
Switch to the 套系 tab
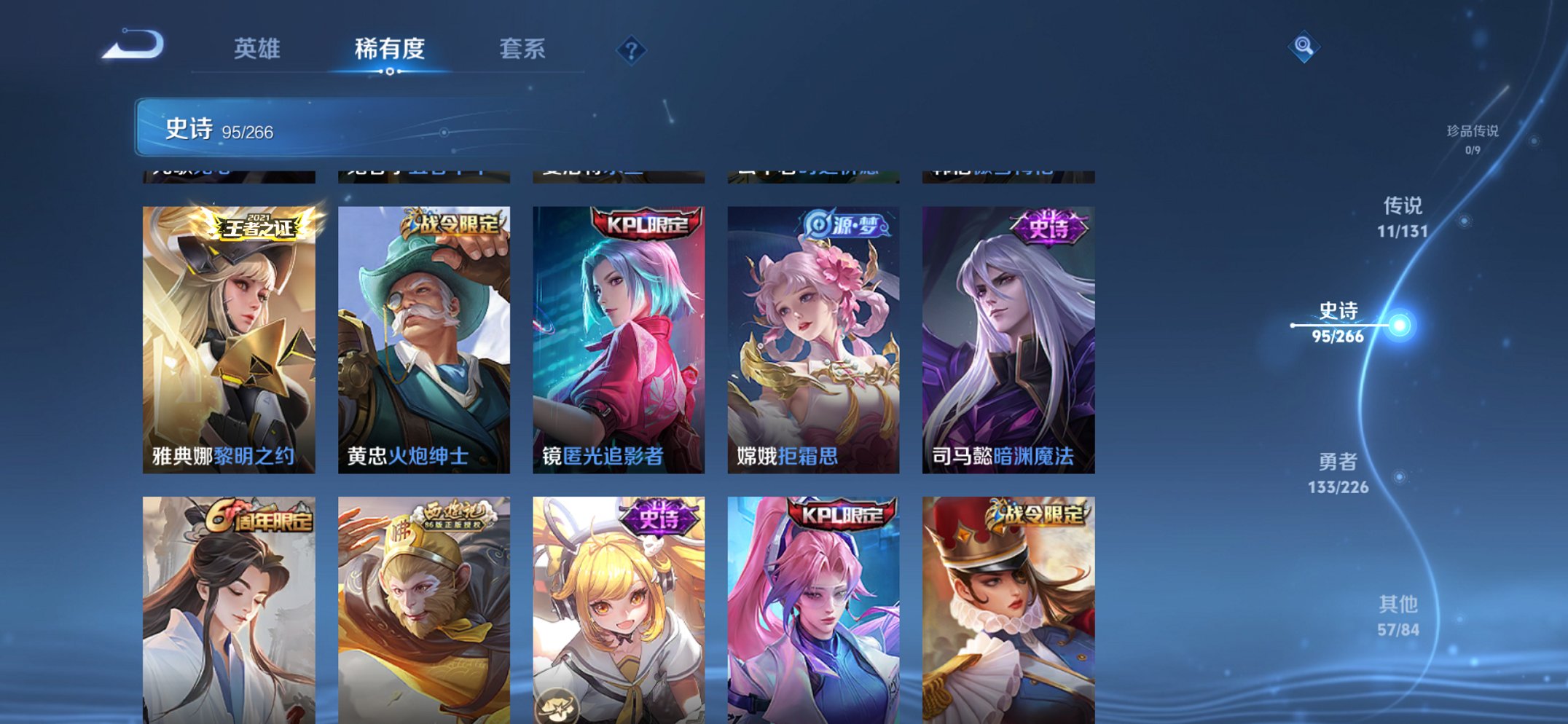(x=523, y=50)
